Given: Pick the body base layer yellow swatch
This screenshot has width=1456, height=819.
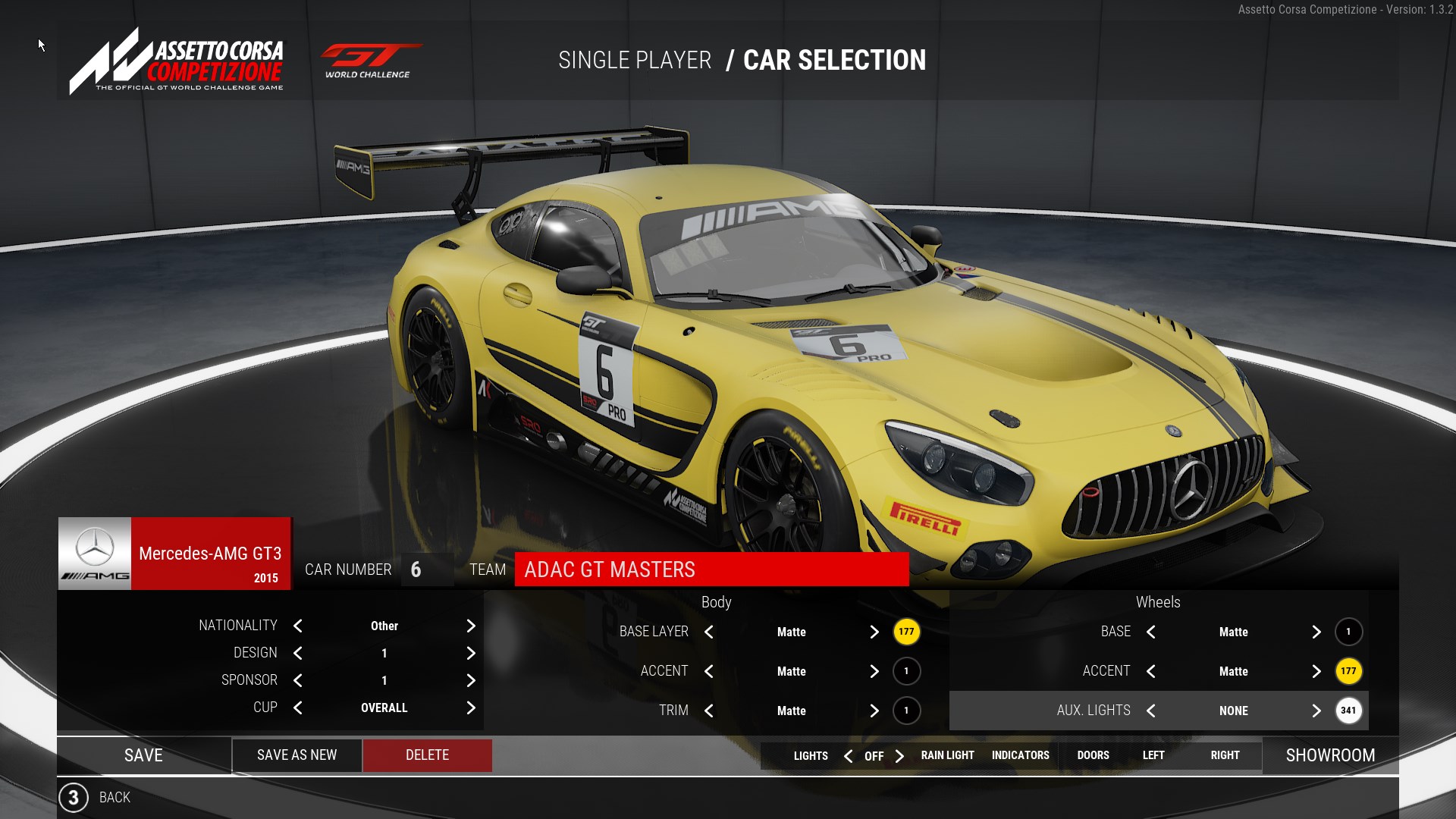Looking at the screenshot, I should pyautogui.click(x=906, y=632).
